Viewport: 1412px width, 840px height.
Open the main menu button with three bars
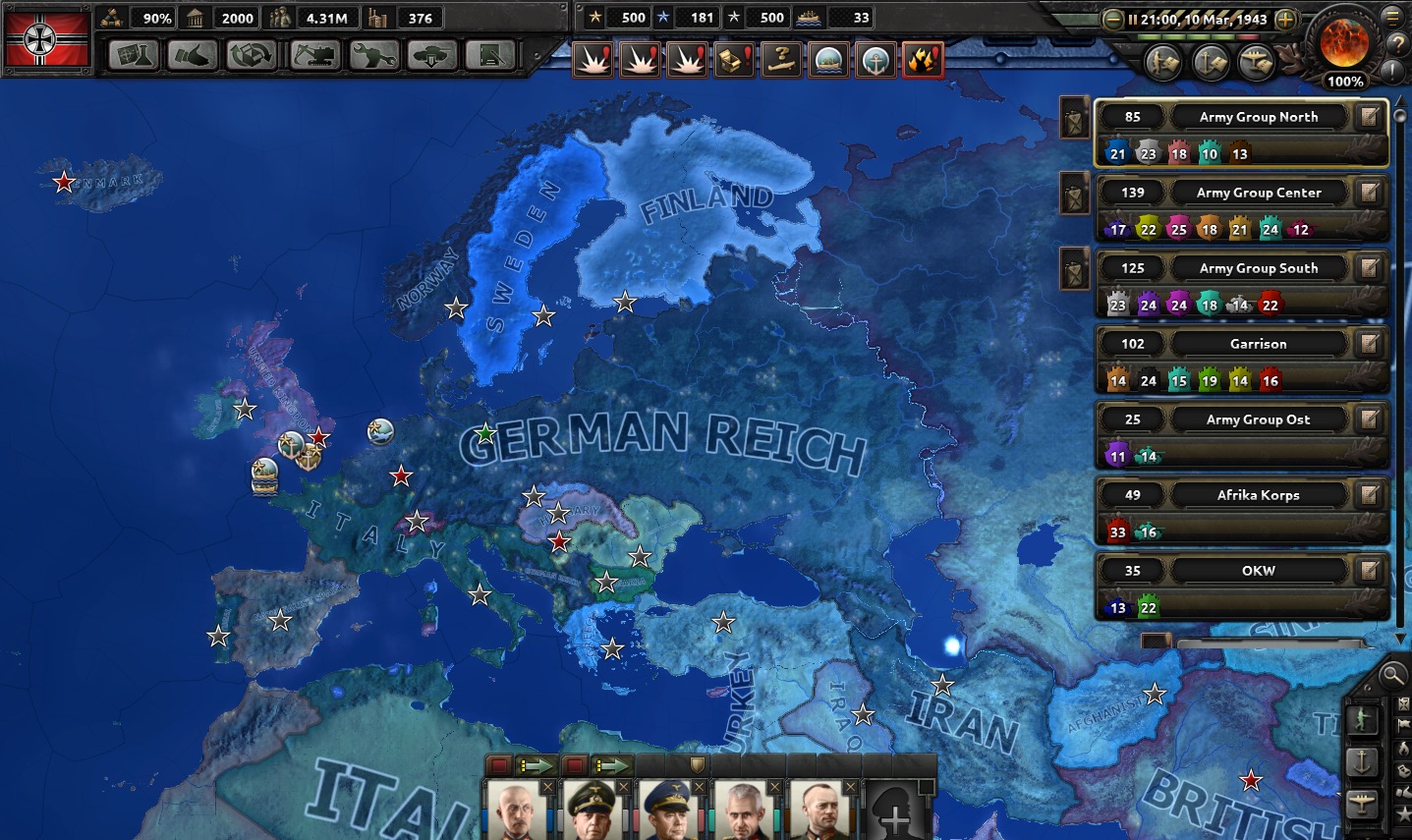coord(1392,17)
